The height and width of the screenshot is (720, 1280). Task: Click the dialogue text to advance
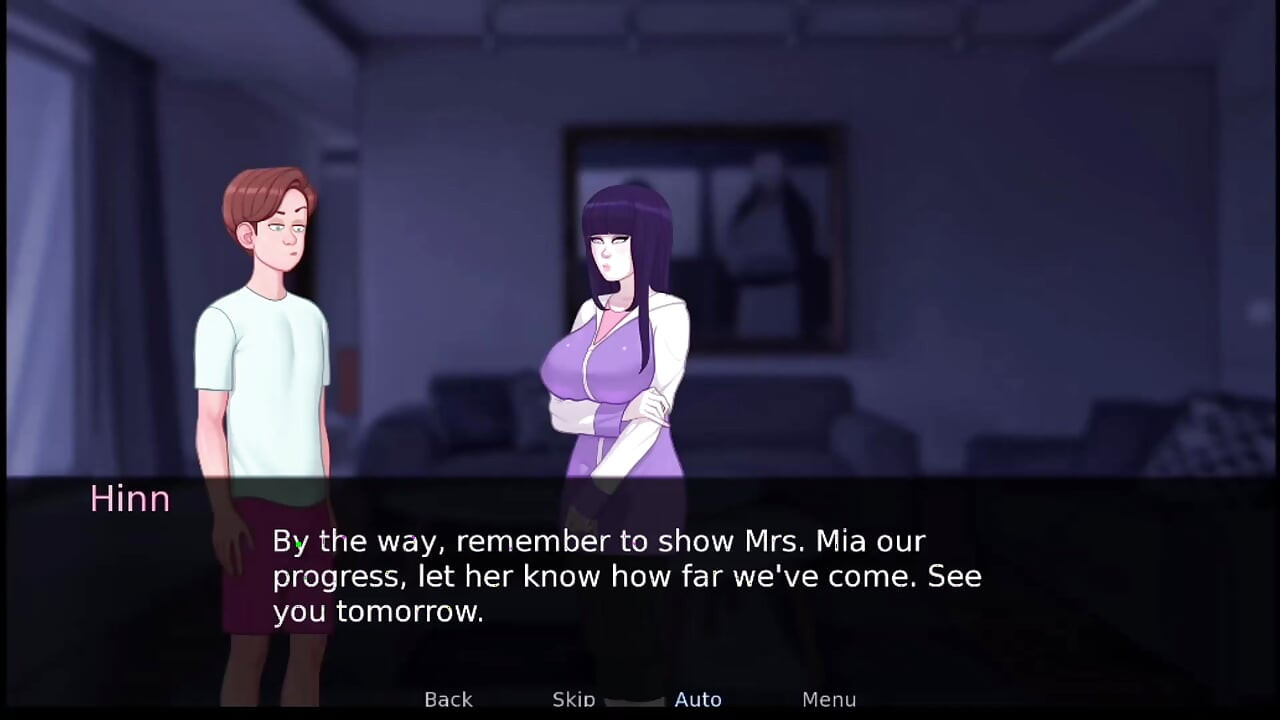(627, 576)
